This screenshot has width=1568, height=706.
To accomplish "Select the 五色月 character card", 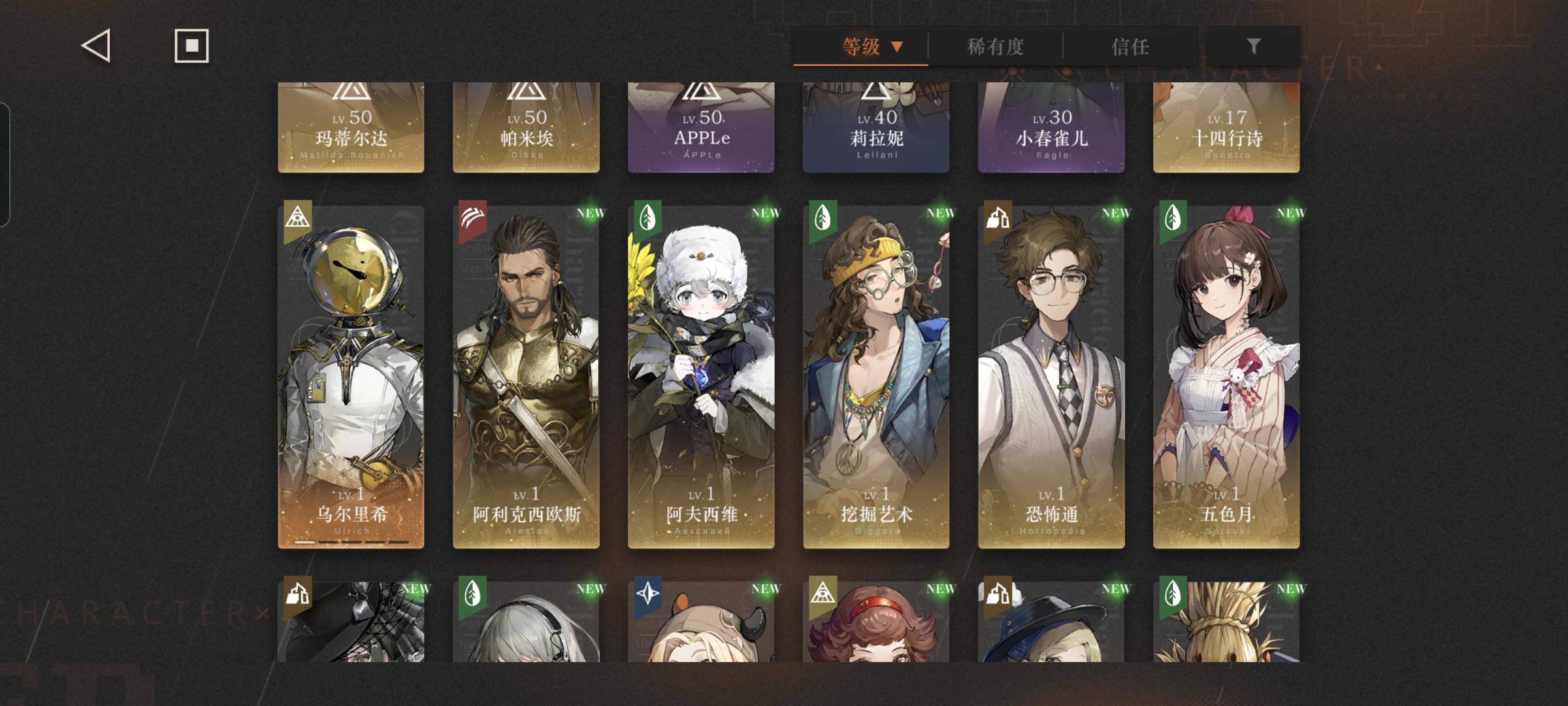I will click(x=1226, y=373).
